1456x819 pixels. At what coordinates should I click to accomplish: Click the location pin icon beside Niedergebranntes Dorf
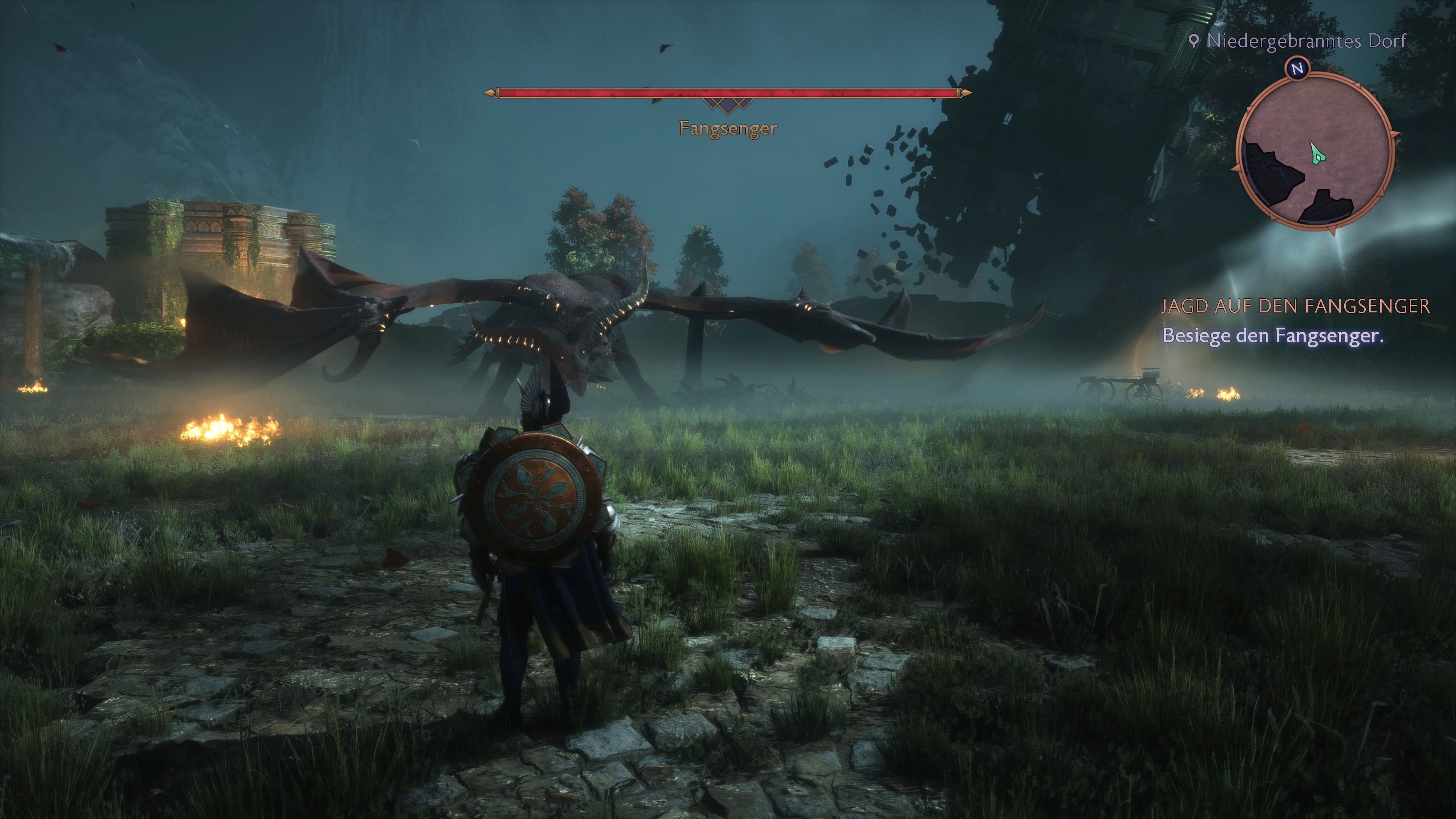click(1194, 40)
